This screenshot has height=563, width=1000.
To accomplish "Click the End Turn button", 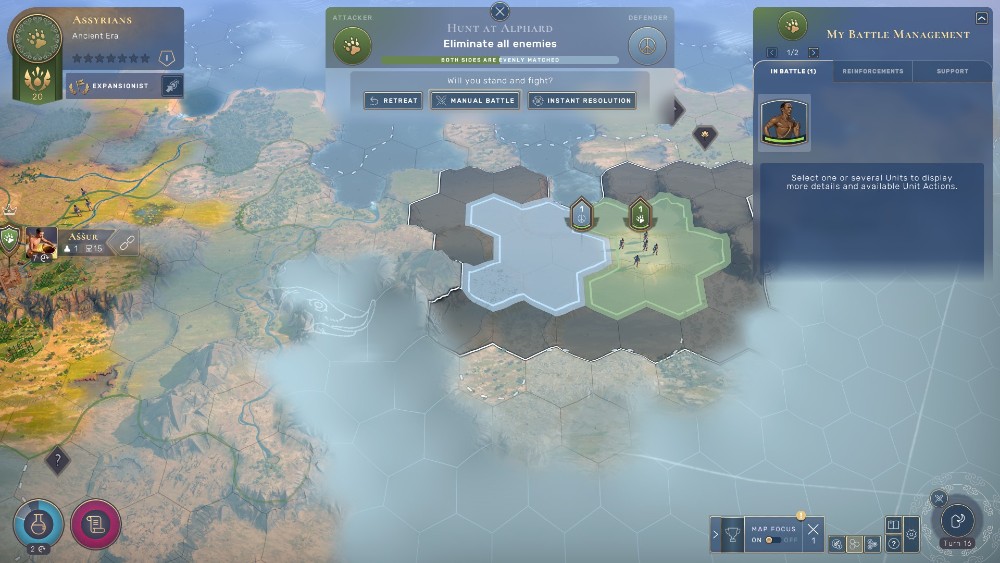I will coord(957,520).
